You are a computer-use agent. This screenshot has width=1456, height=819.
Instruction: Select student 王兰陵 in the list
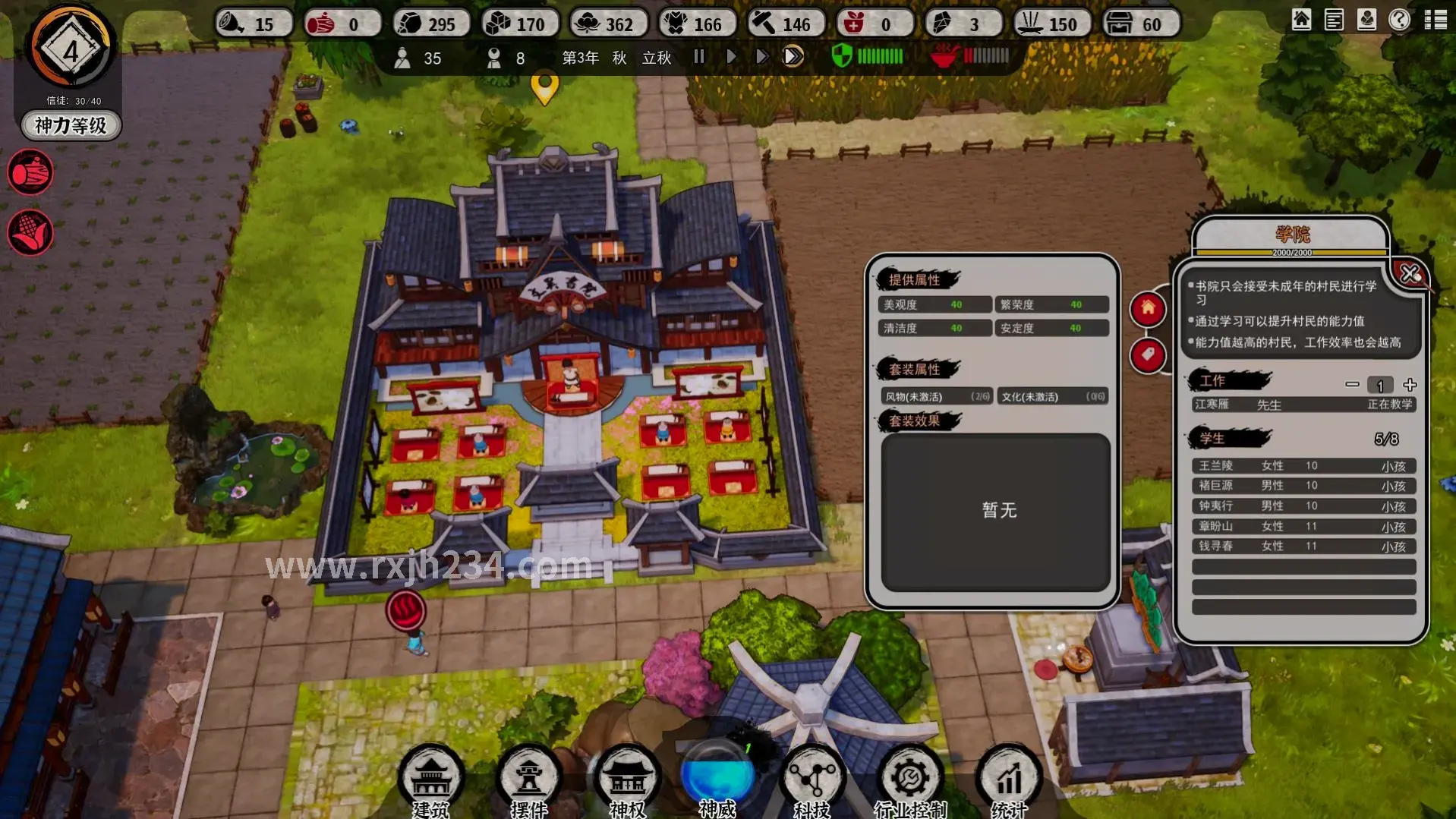click(1303, 466)
